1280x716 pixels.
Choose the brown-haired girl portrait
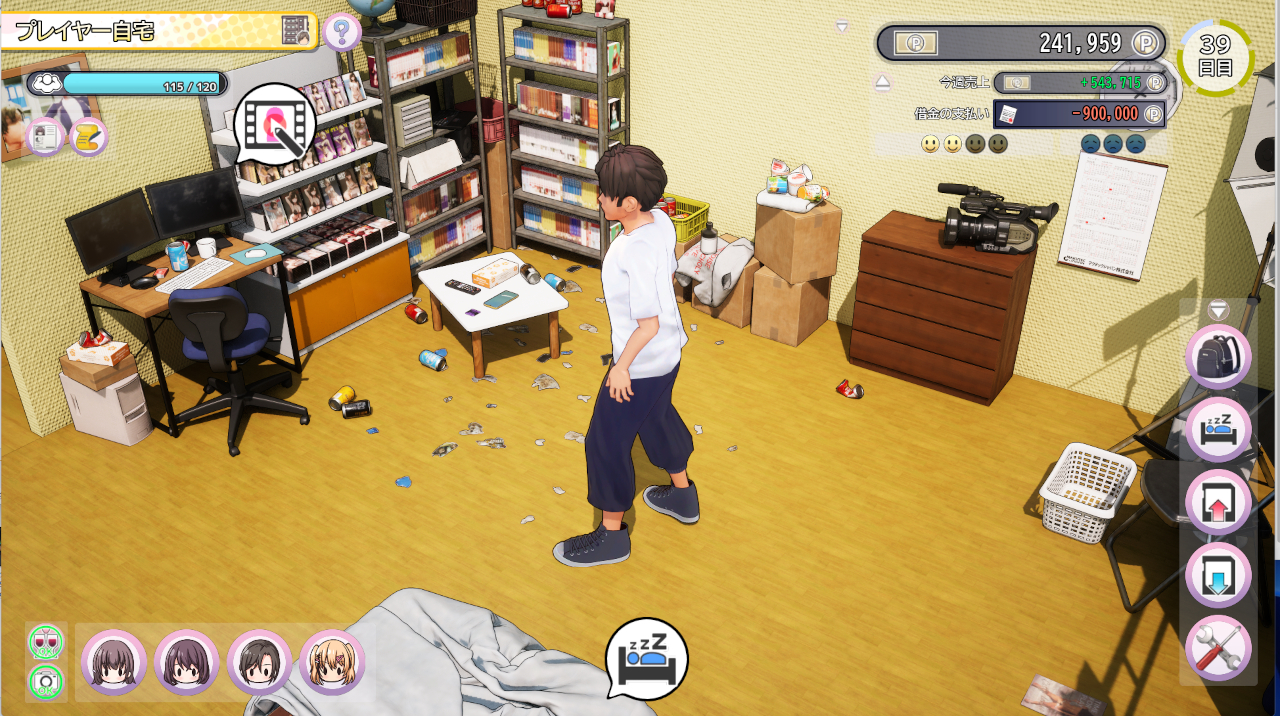coord(114,662)
